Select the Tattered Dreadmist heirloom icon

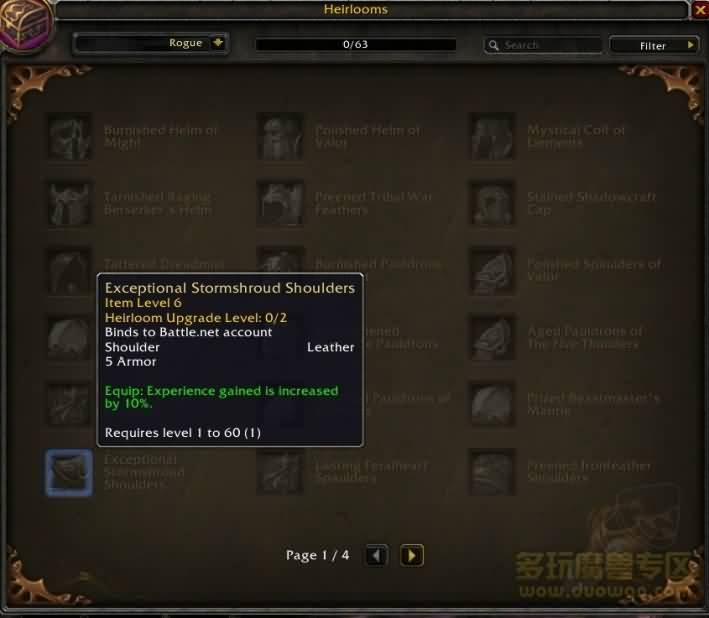(x=70, y=271)
